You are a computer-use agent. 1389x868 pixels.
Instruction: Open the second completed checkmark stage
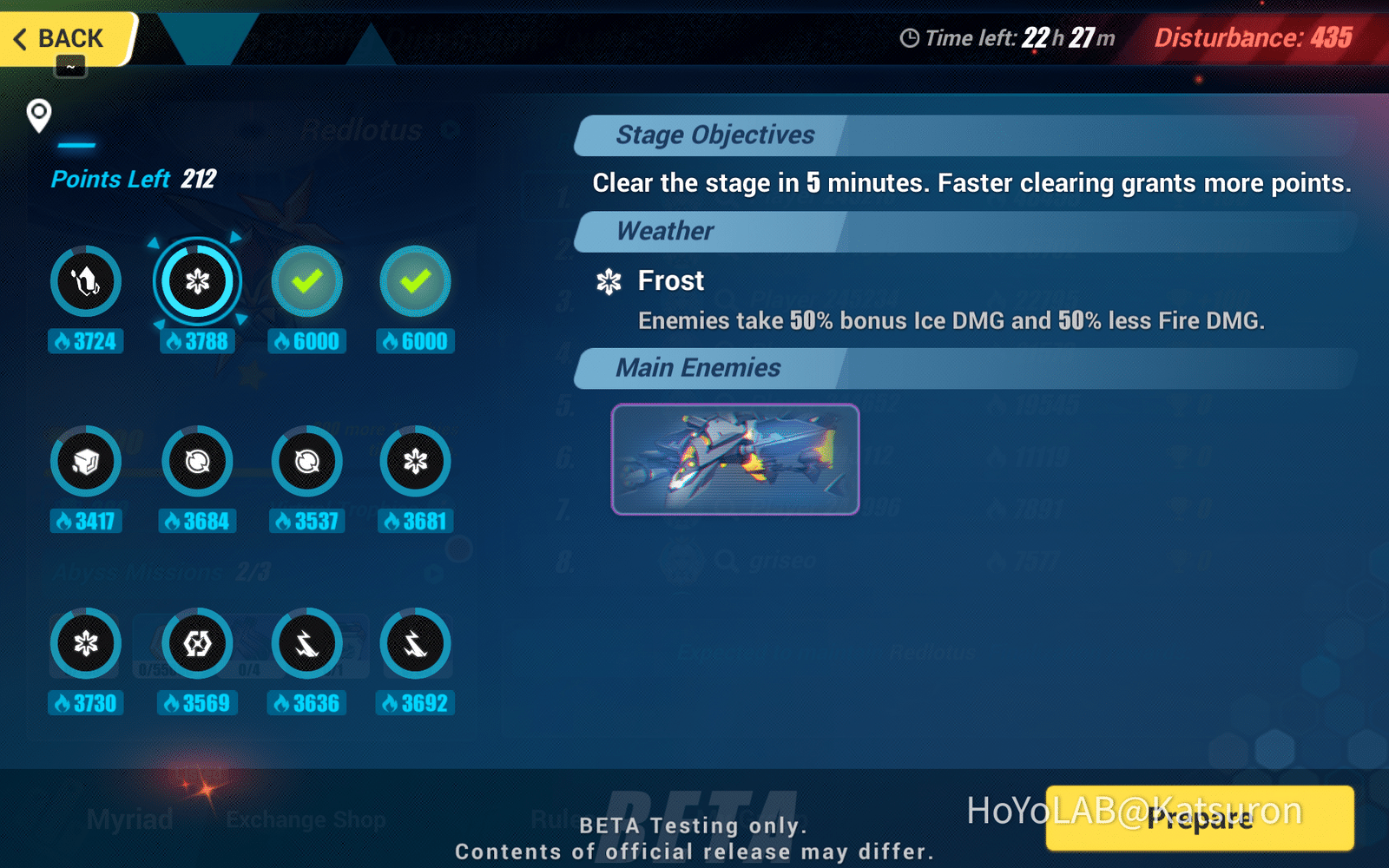pos(416,280)
